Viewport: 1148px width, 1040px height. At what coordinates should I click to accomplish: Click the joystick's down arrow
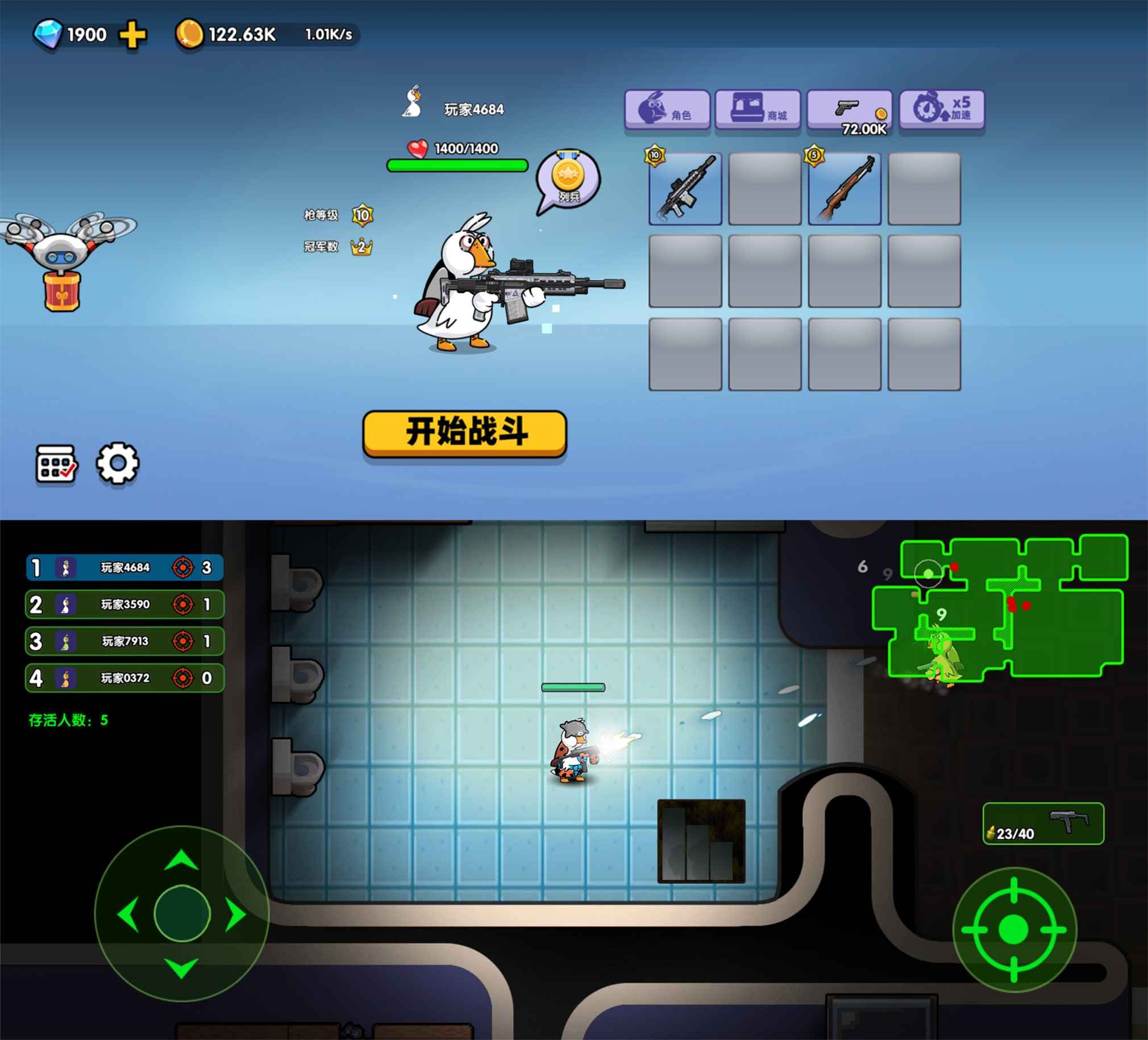pos(181,968)
